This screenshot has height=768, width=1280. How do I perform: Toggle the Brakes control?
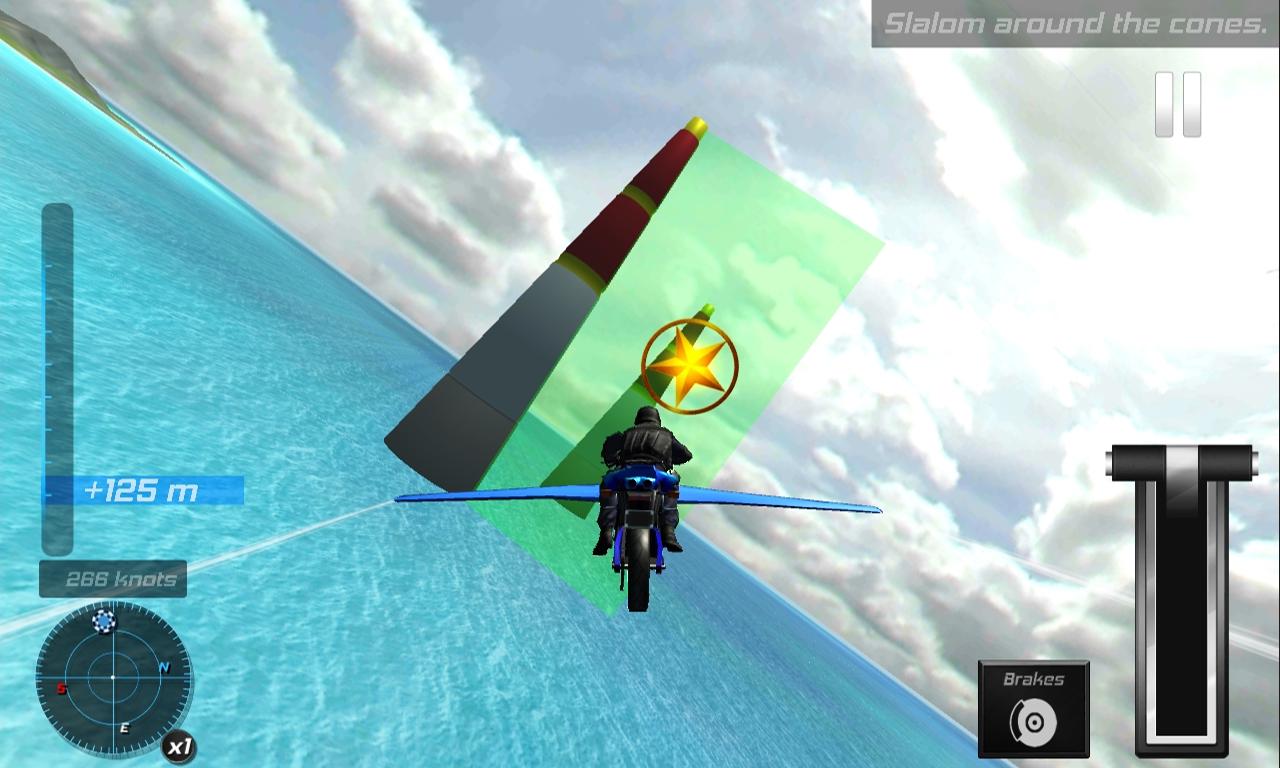coord(1032,707)
